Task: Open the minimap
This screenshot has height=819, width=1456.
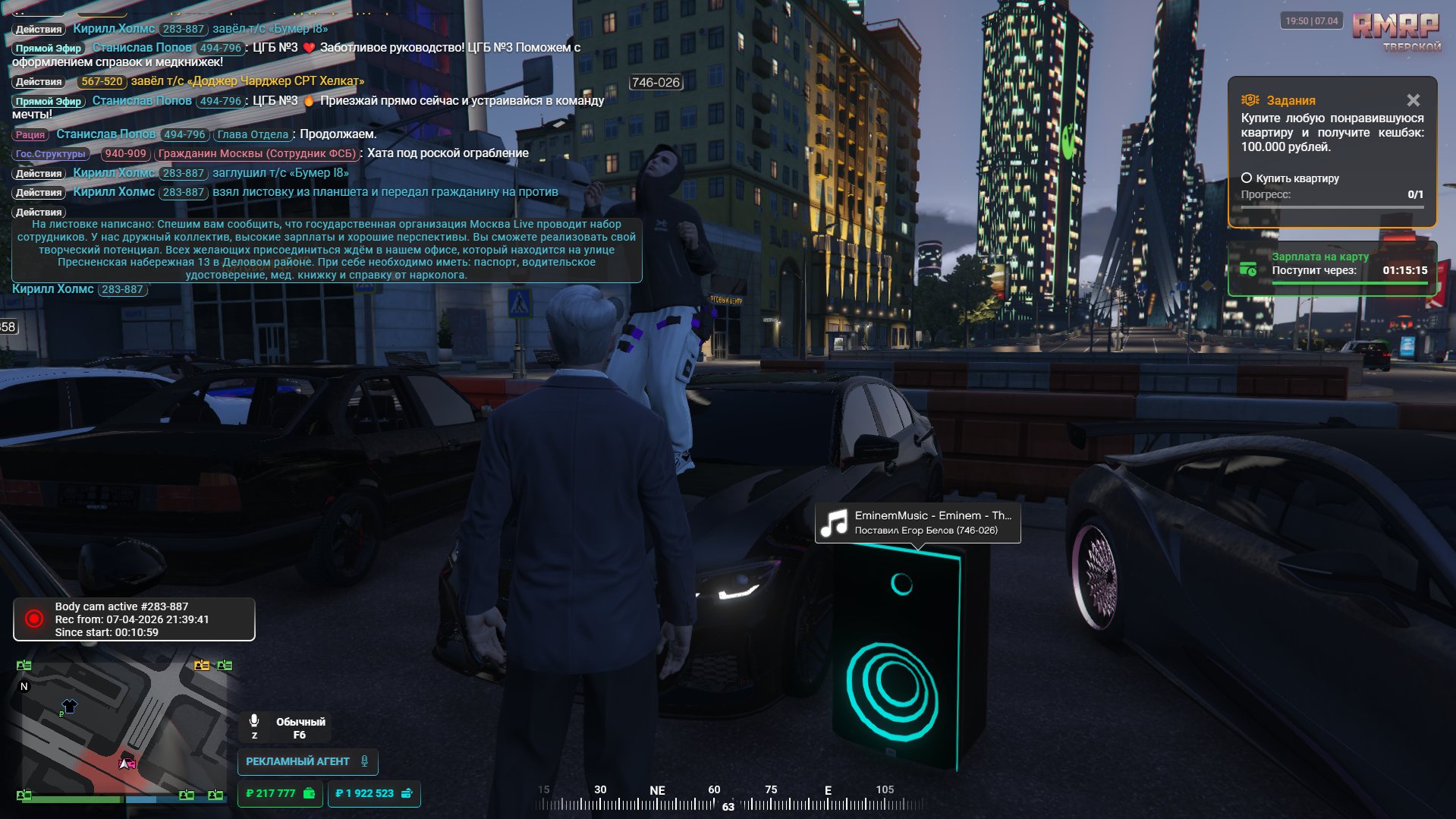Action: [121, 729]
